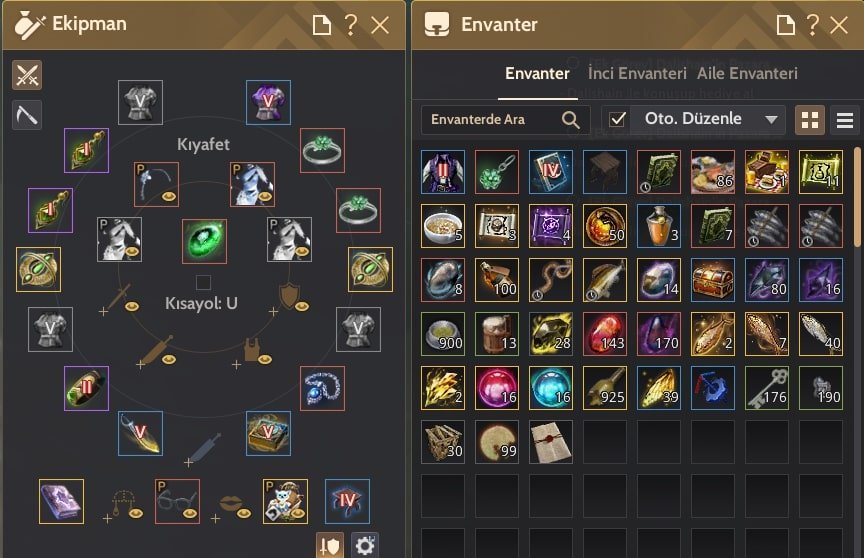Open the equipment settings gear

pyautogui.click(x=365, y=545)
